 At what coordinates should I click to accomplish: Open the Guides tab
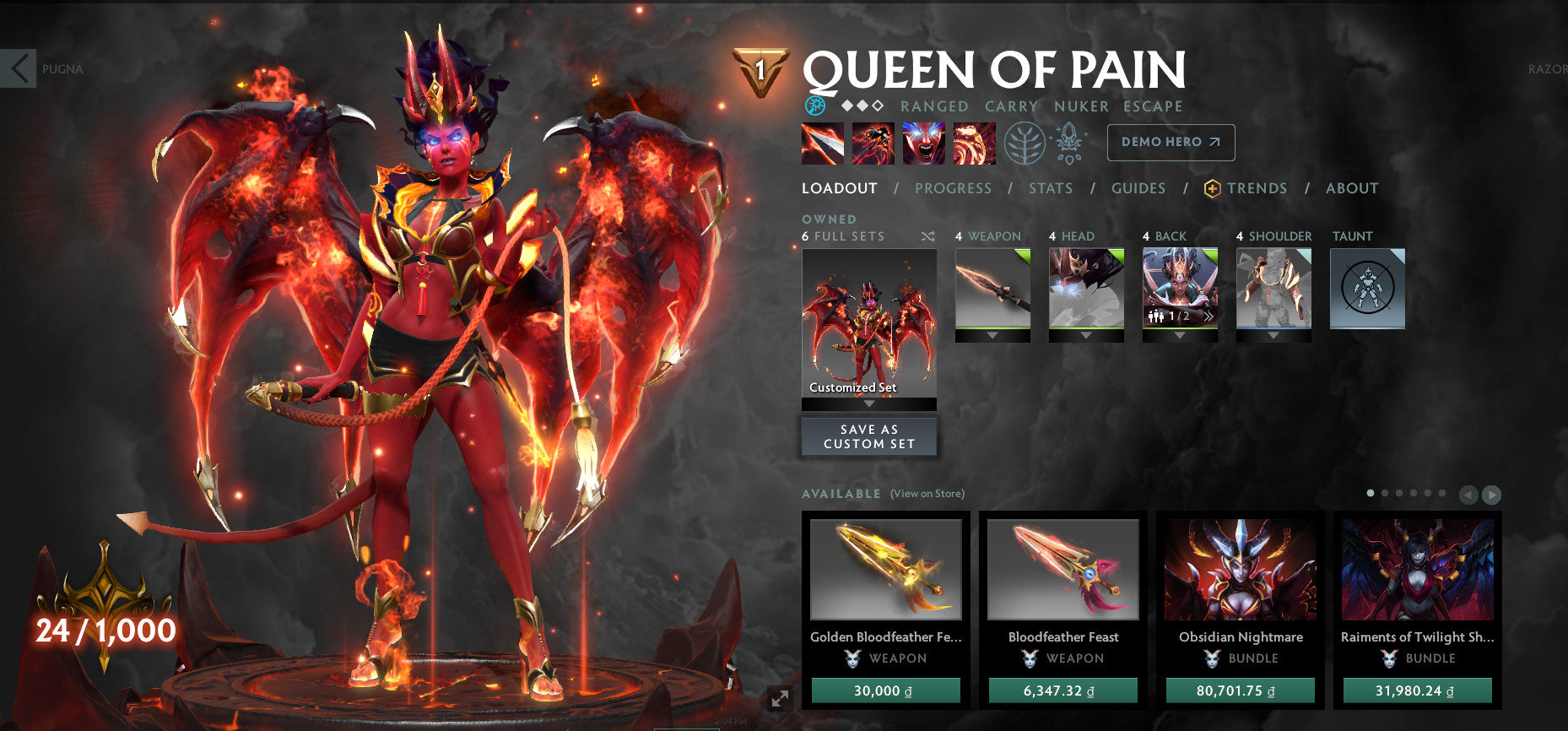[1138, 188]
